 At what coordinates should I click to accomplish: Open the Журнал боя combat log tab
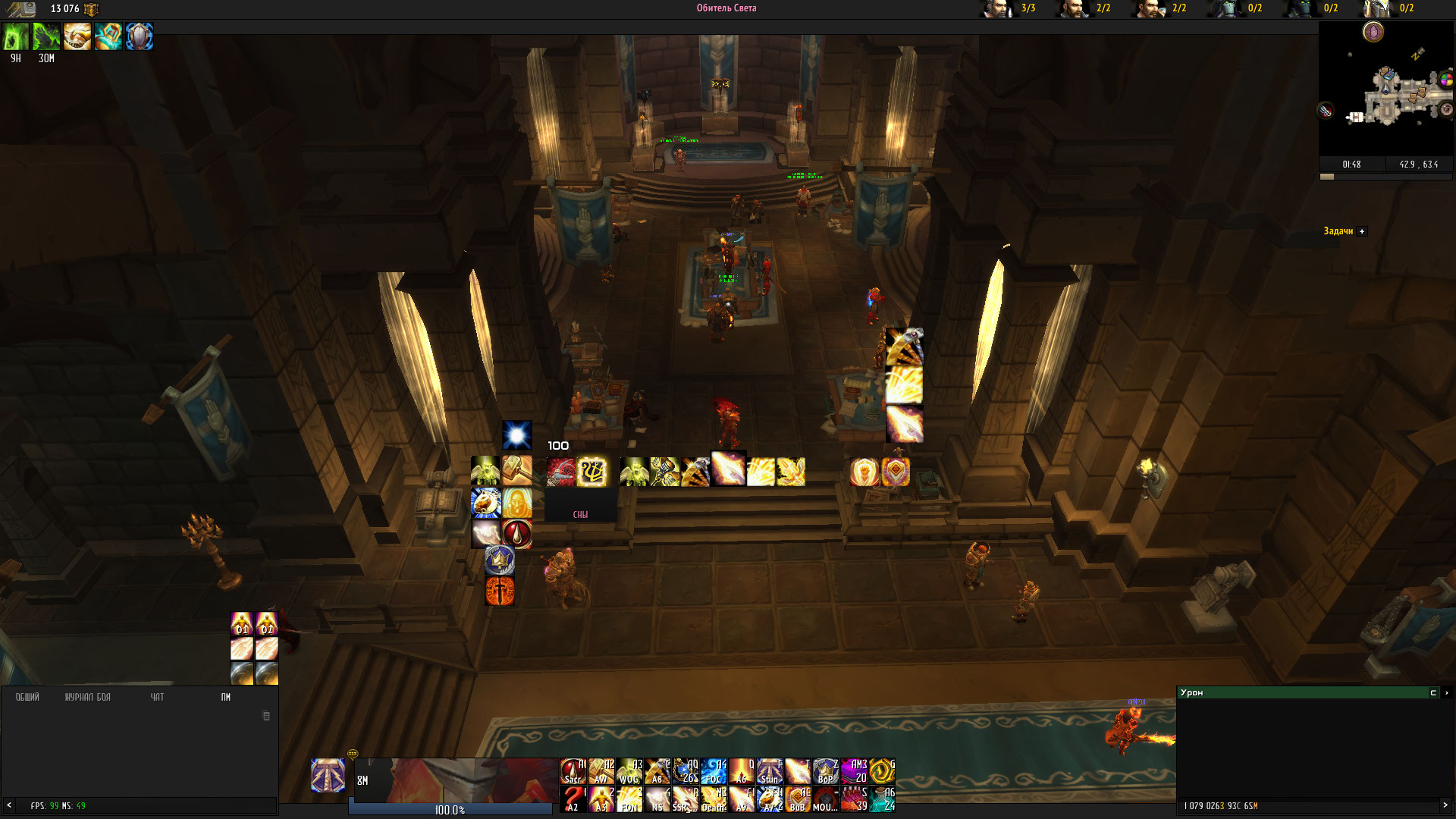point(87,697)
